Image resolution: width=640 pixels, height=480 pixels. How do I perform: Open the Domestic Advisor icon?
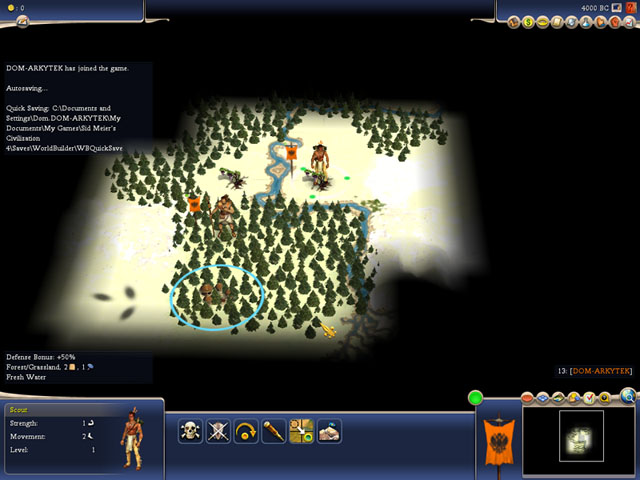point(513,22)
